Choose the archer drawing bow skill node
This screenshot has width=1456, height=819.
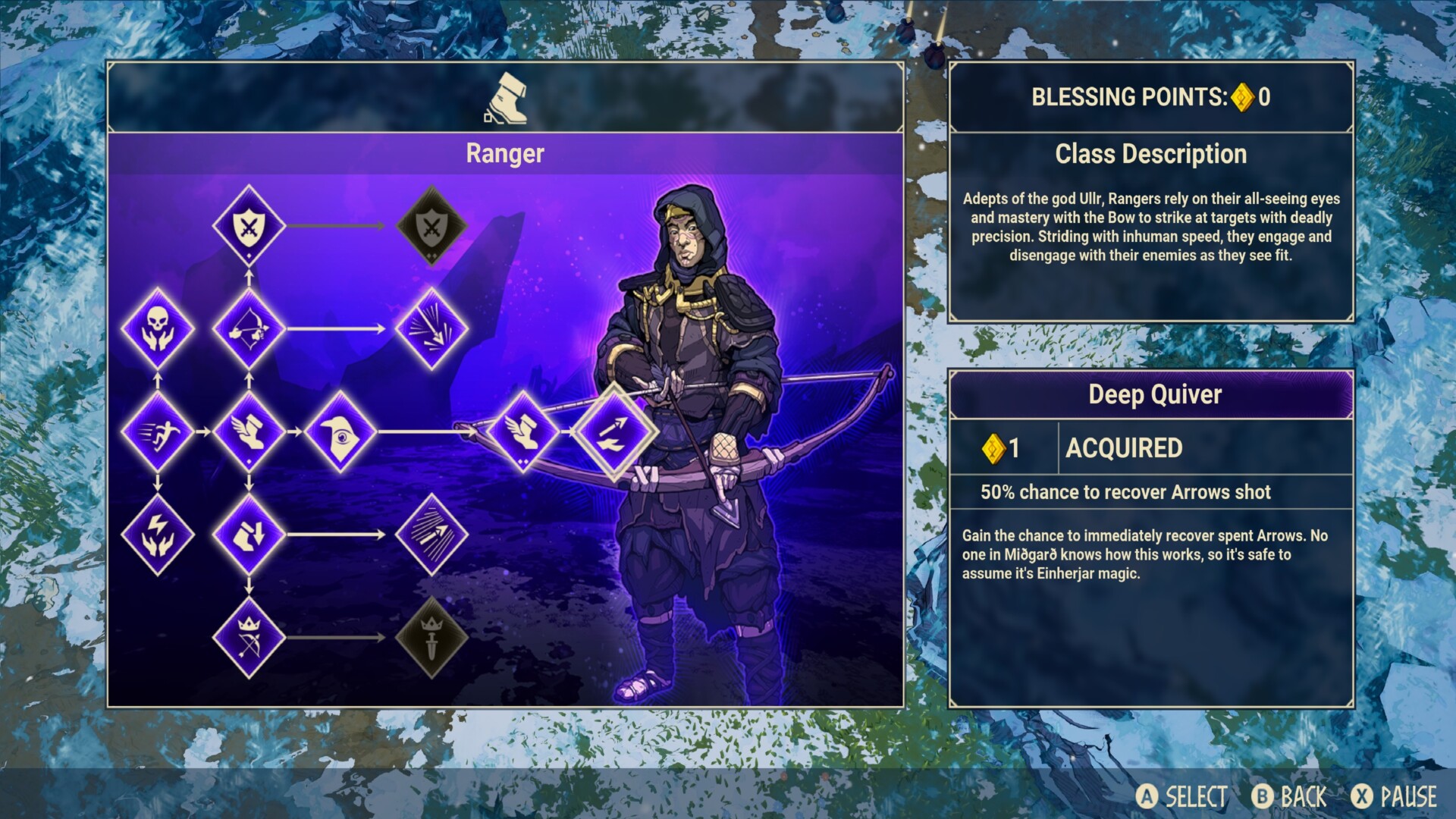coord(249,329)
